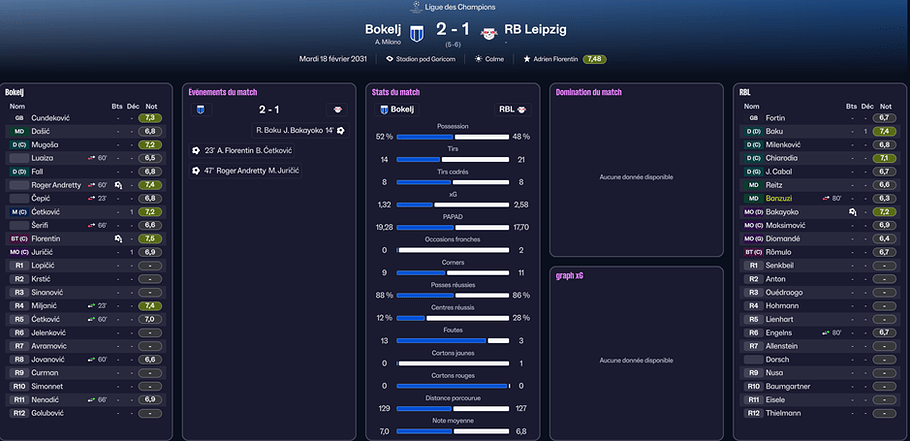Select the R. Baku 14' goal event
Image resolution: width=910 pixels, height=441 pixels.
click(x=296, y=130)
